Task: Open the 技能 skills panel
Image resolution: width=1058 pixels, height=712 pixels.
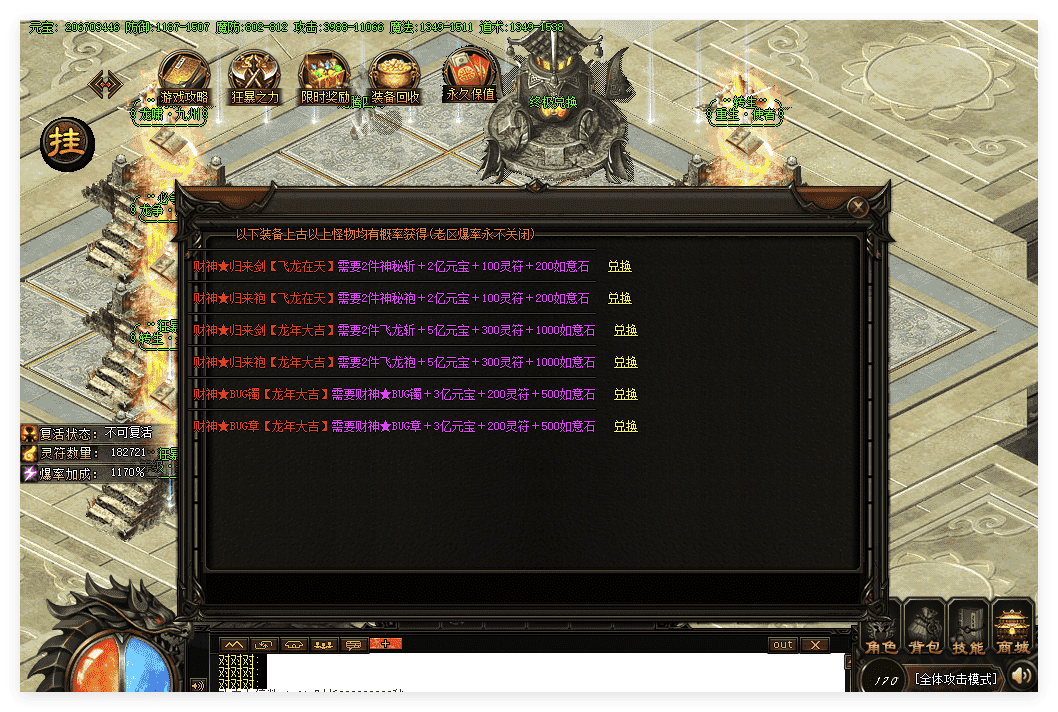Action: point(968,628)
